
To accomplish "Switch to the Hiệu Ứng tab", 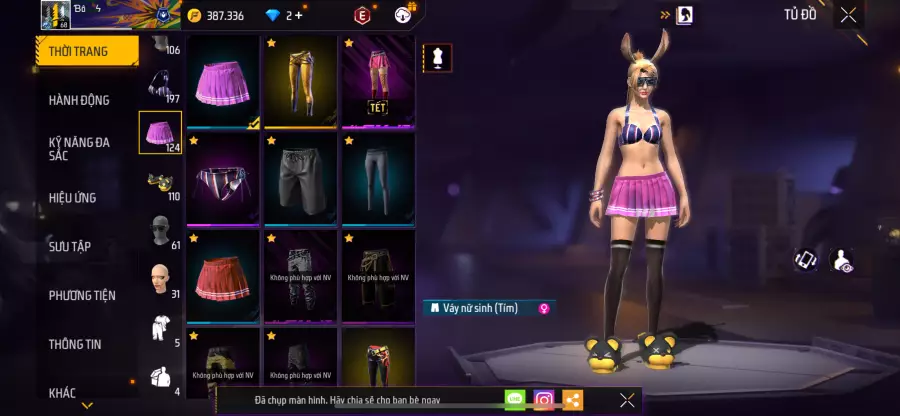I will click(x=73, y=197).
